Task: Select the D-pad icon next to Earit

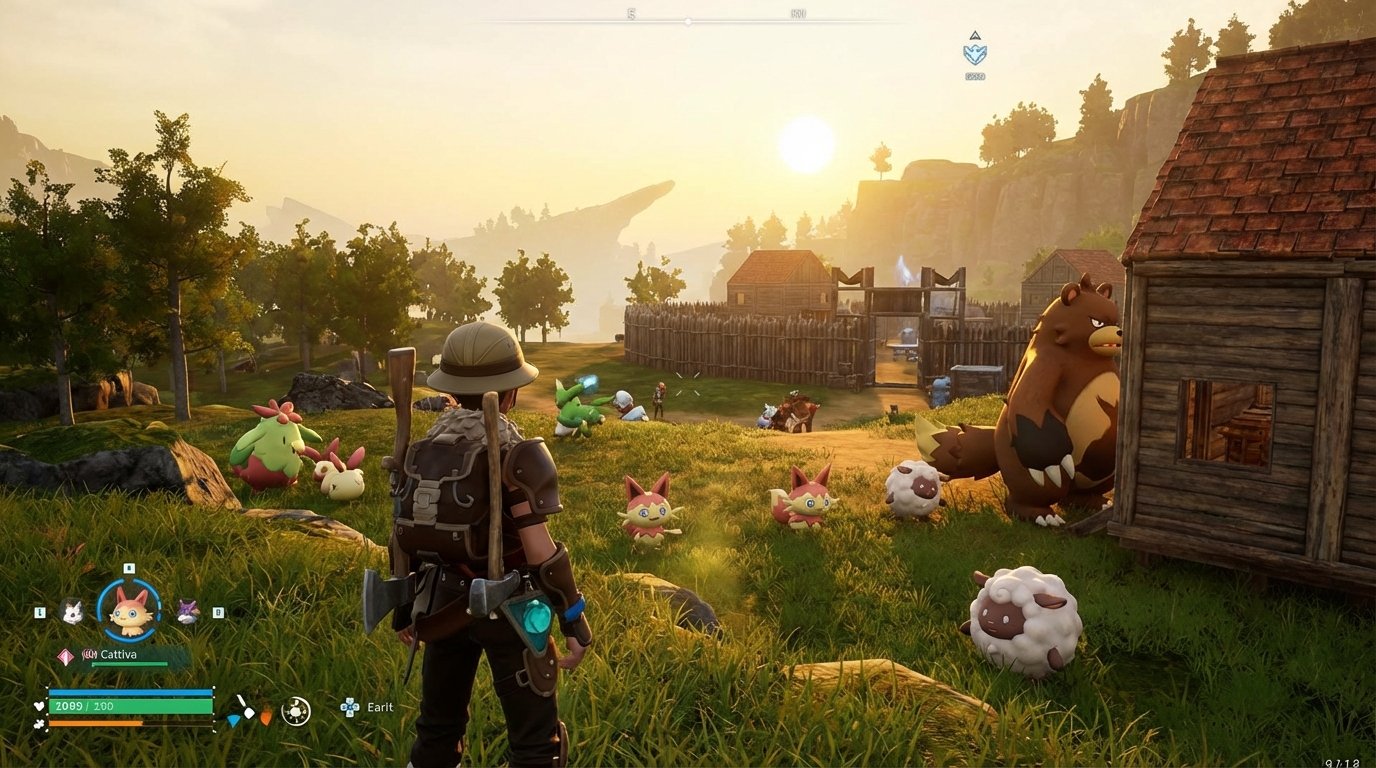Action: 349,707
